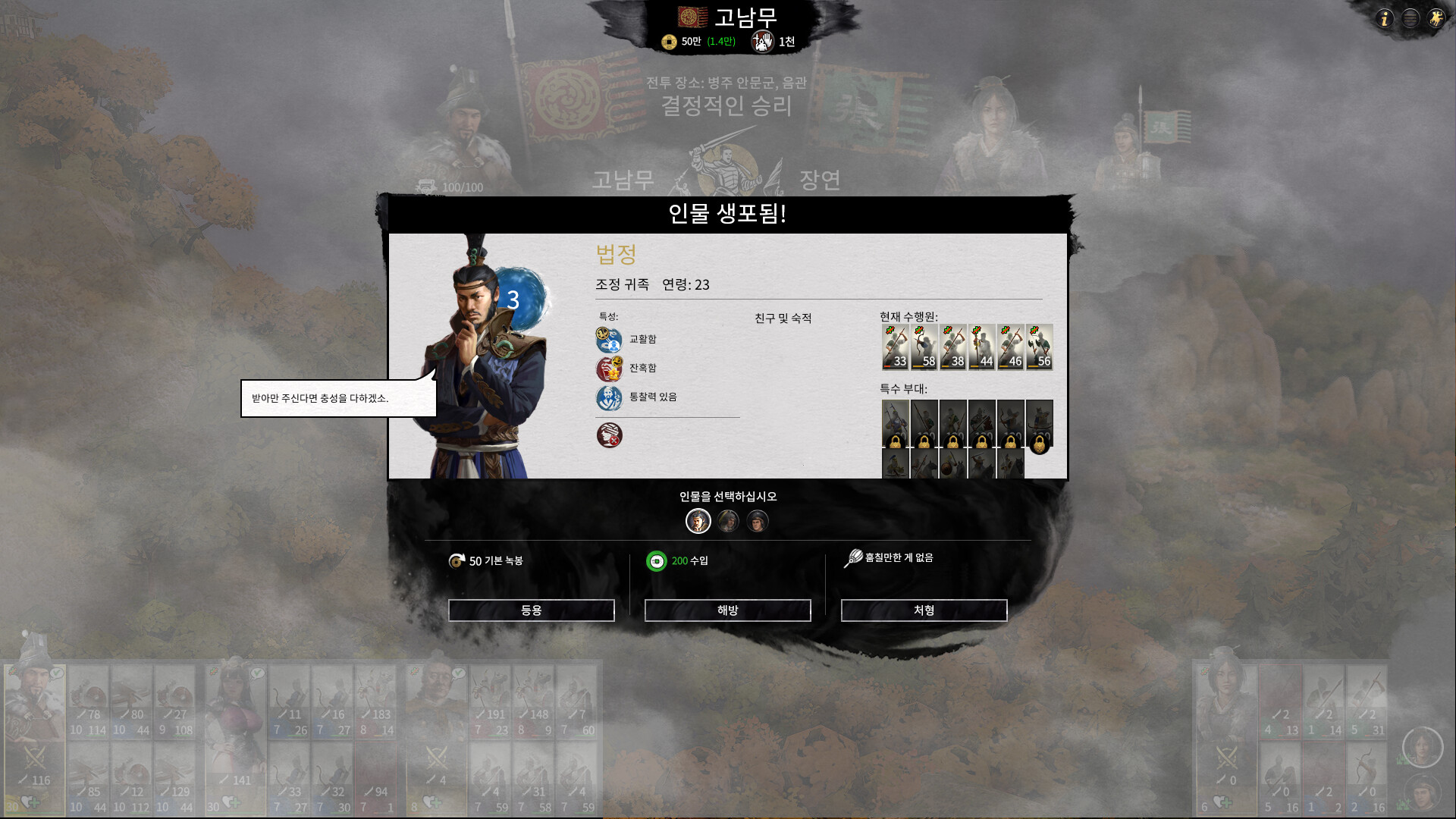Viewport: 1456px width, 819px height.
Task: Select the retinue unit card showing 56
Action: click(x=1039, y=347)
